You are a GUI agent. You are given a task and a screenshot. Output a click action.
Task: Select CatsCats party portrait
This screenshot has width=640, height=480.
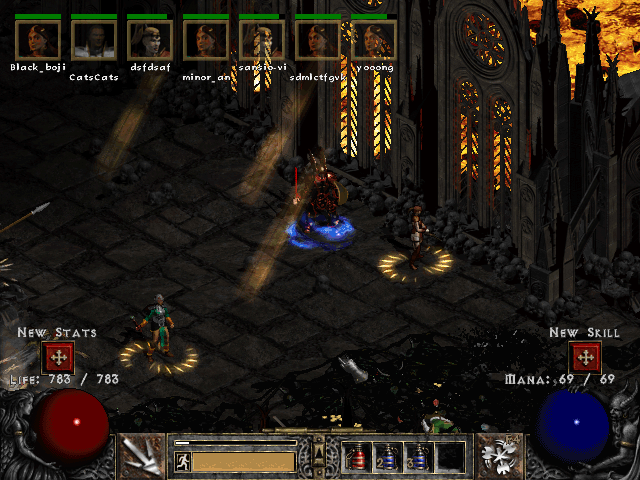click(93, 40)
